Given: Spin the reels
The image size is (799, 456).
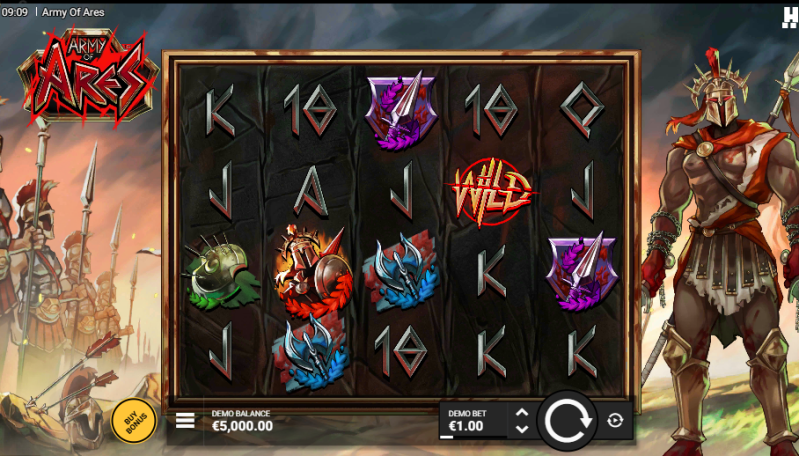Looking at the screenshot, I should point(567,420).
